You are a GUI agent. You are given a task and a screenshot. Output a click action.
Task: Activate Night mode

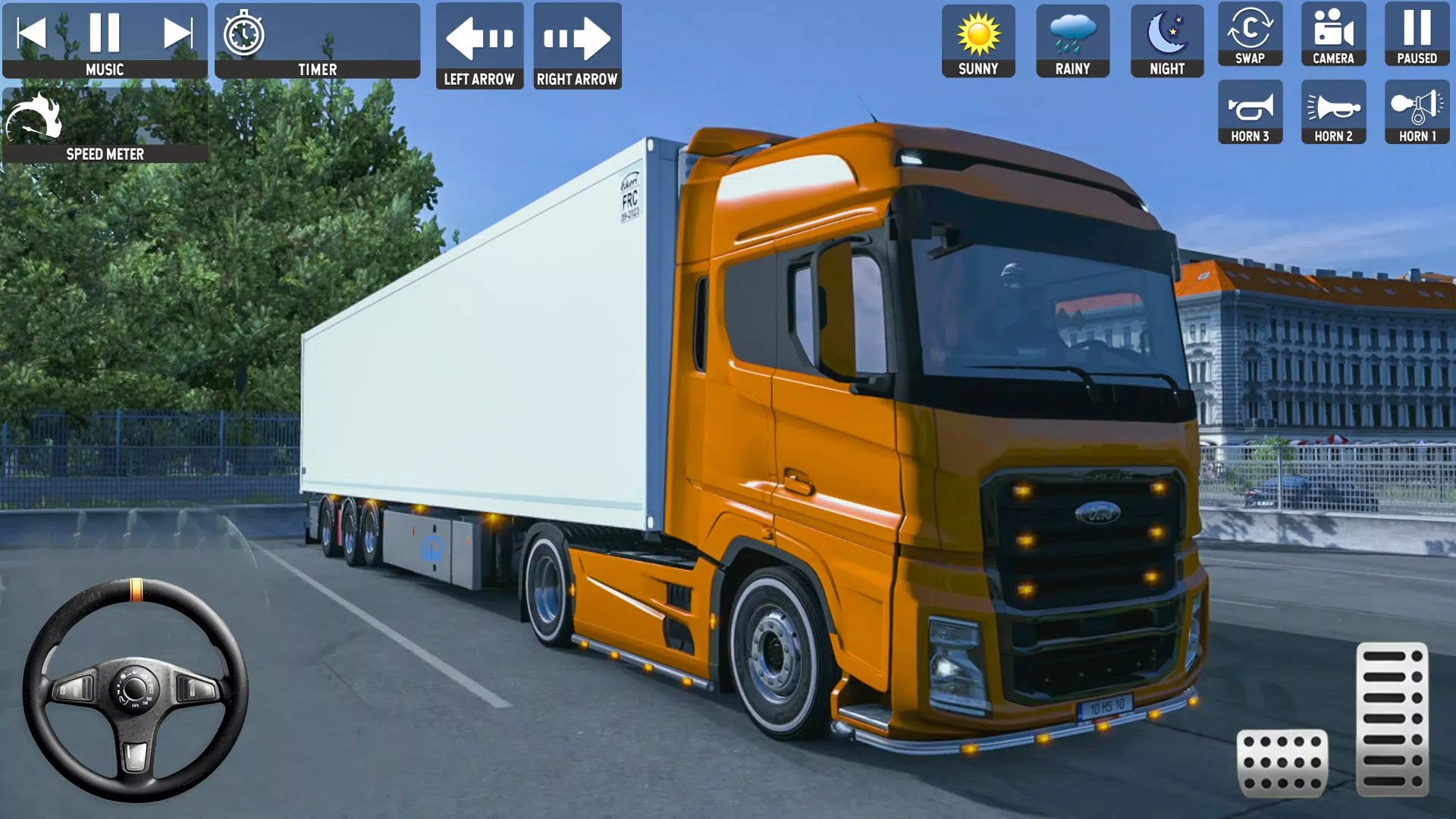point(1166,34)
